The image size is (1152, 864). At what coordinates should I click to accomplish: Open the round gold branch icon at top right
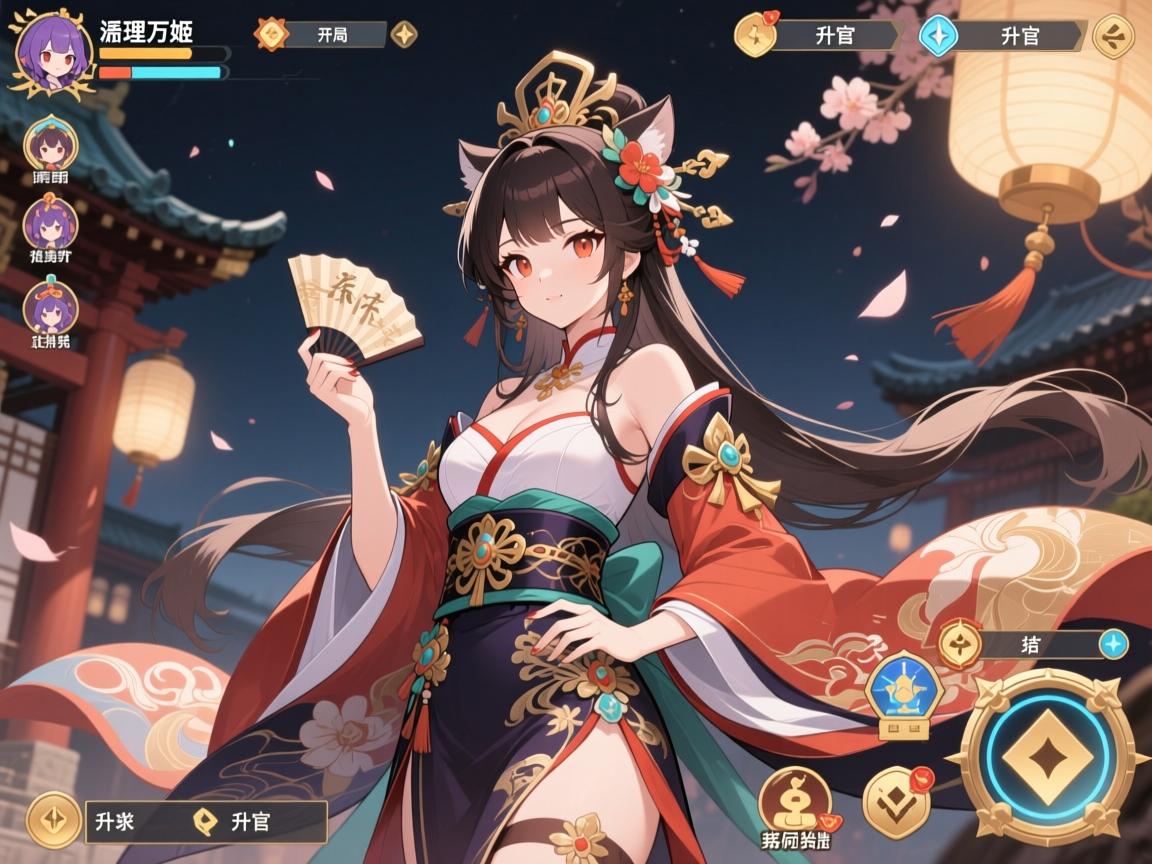coord(1113,37)
